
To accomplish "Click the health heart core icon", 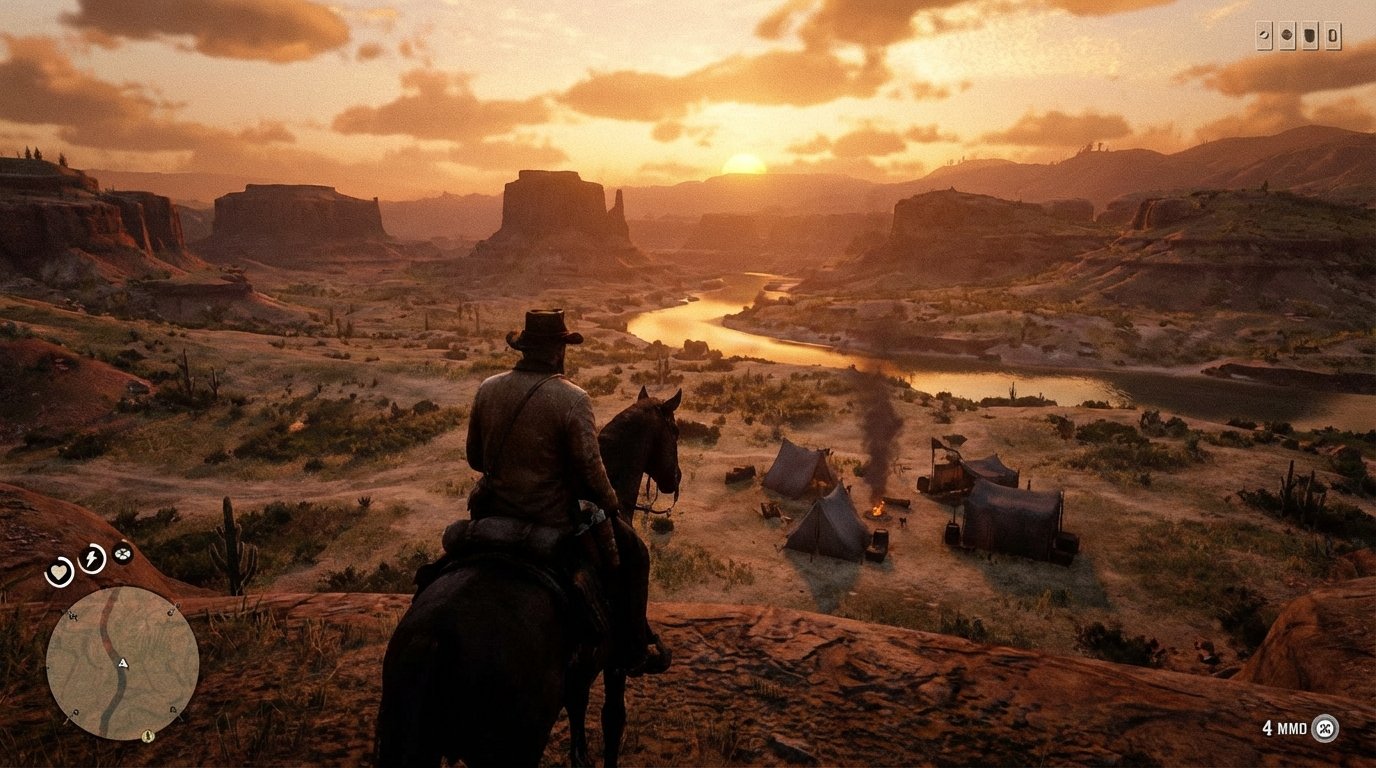I will point(59,571).
